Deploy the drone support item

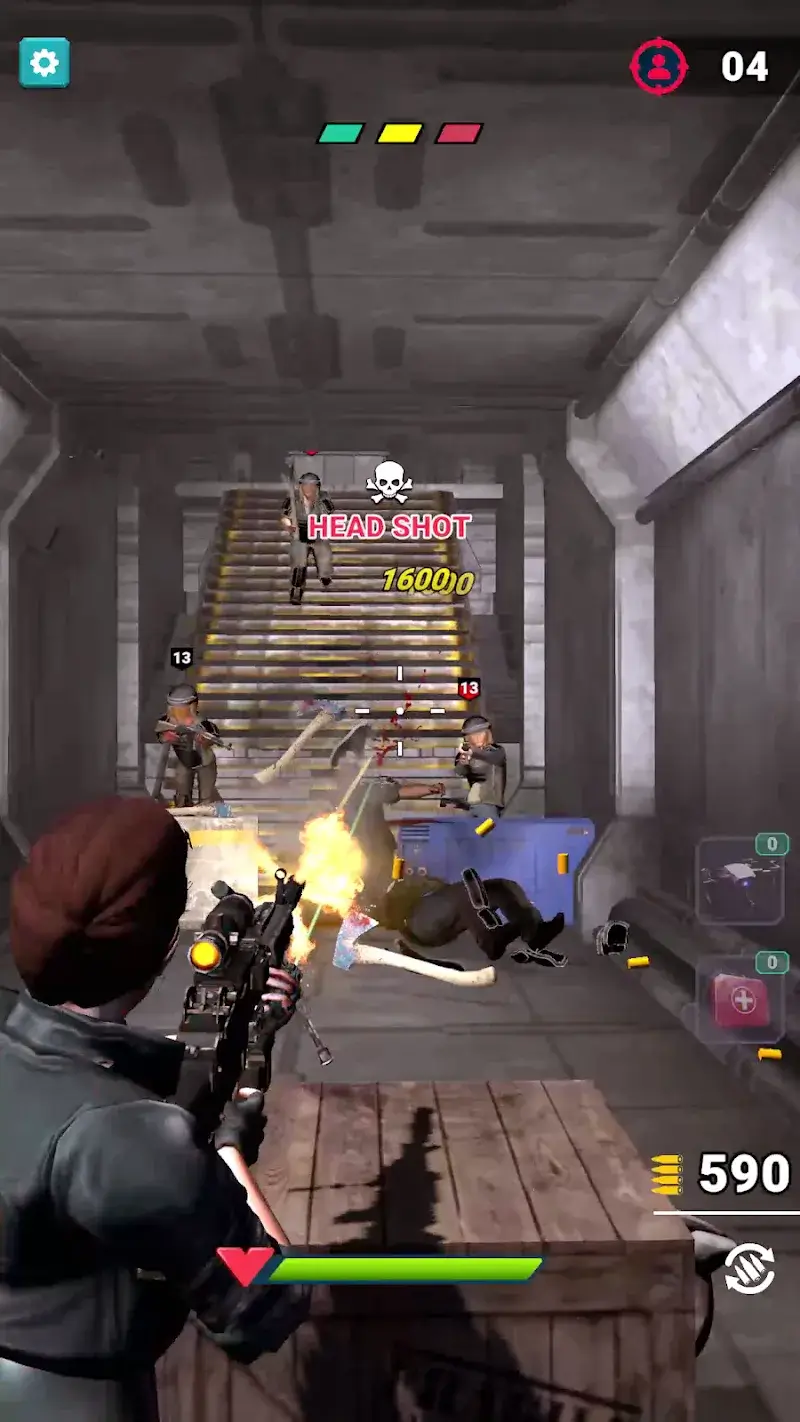click(x=739, y=881)
